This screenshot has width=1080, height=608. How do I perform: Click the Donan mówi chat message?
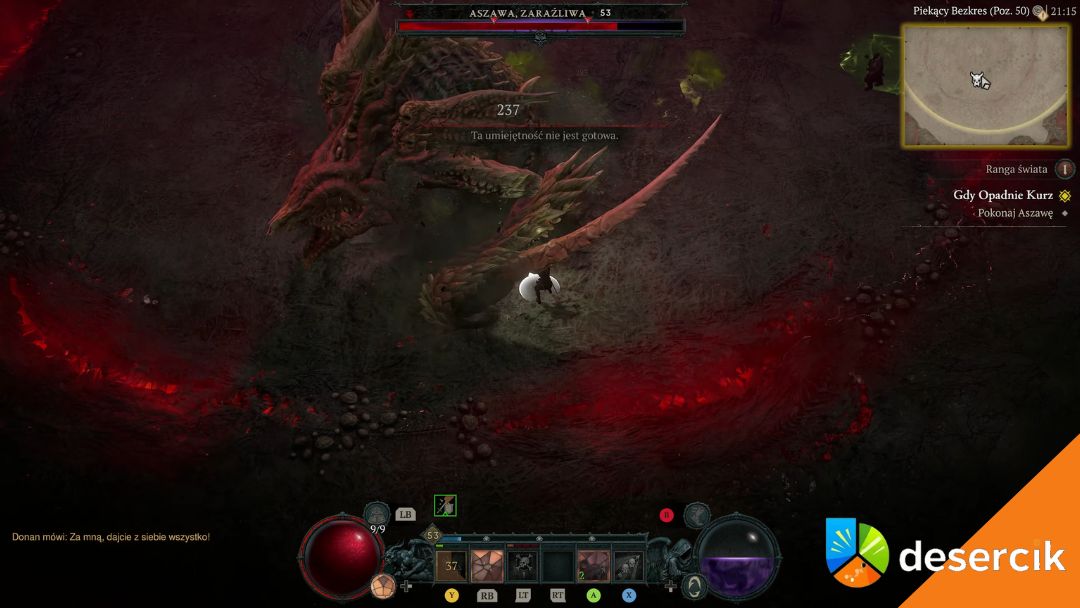(111, 537)
